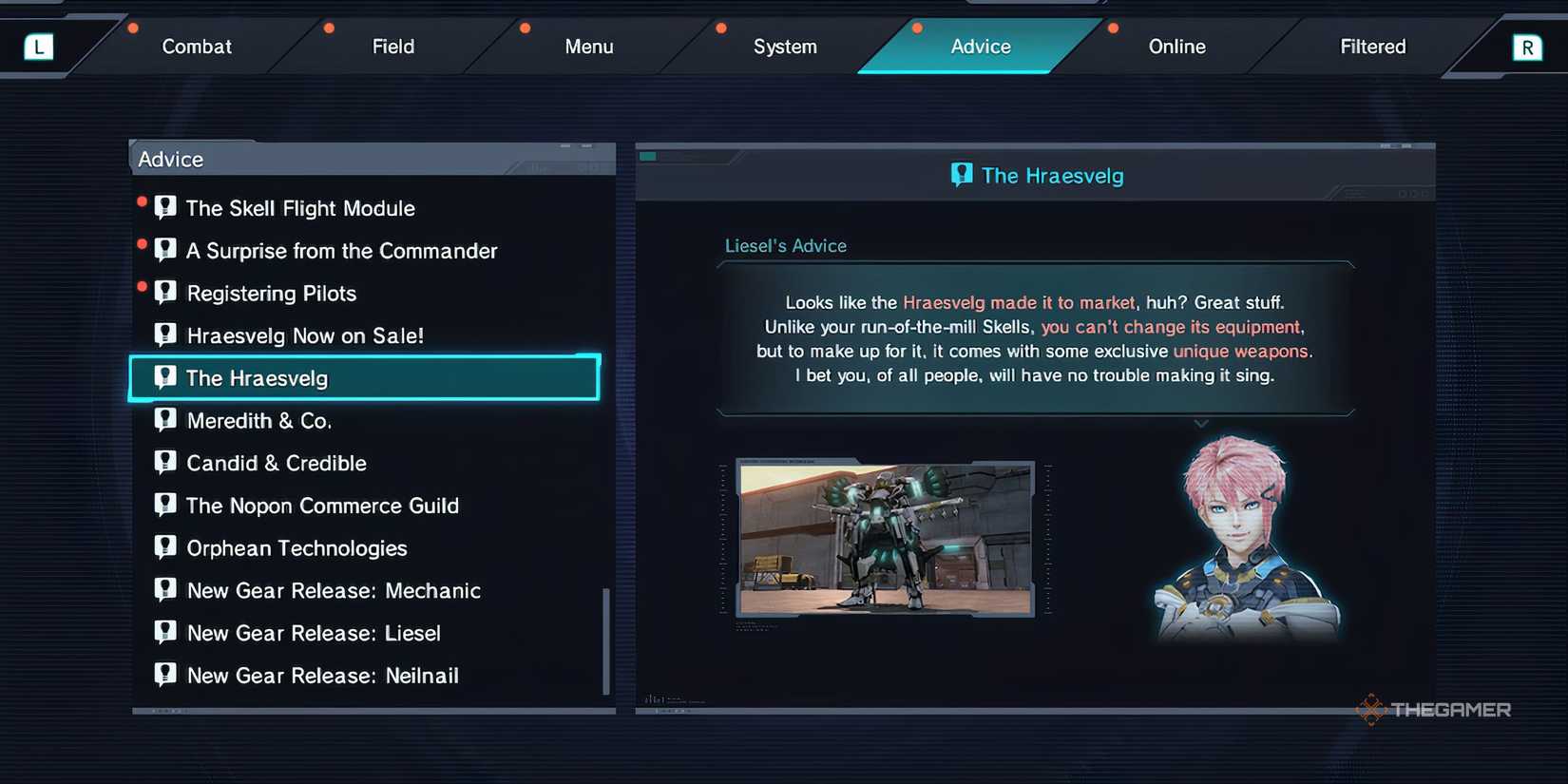The height and width of the screenshot is (784, 1568).
Task: Click the R shoulder button icon
Action: pos(1529,46)
